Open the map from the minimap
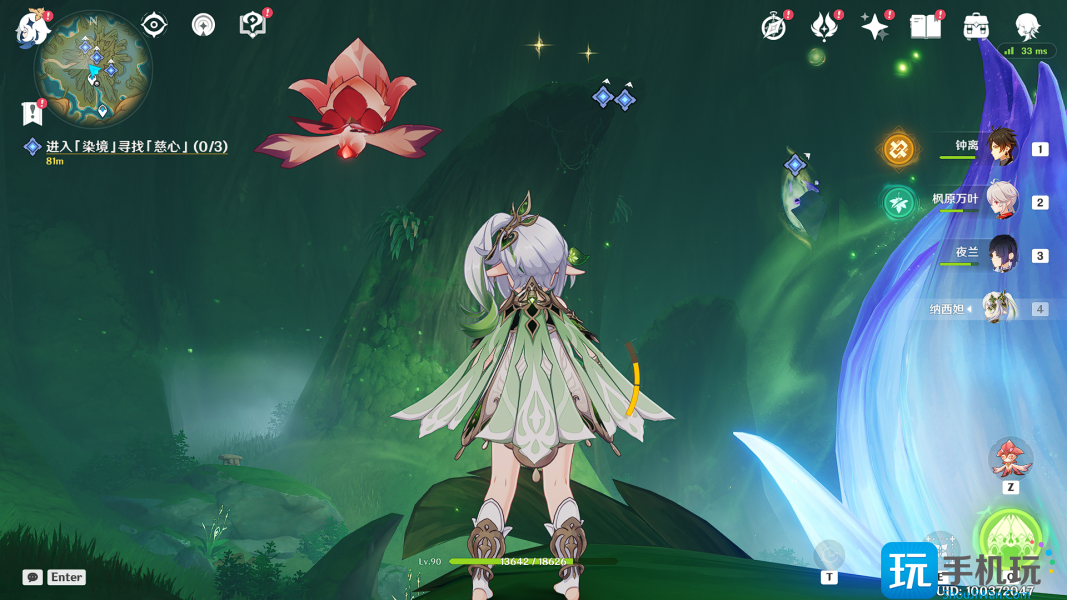The height and width of the screenshot is (600, 1067). pos(93,68)
